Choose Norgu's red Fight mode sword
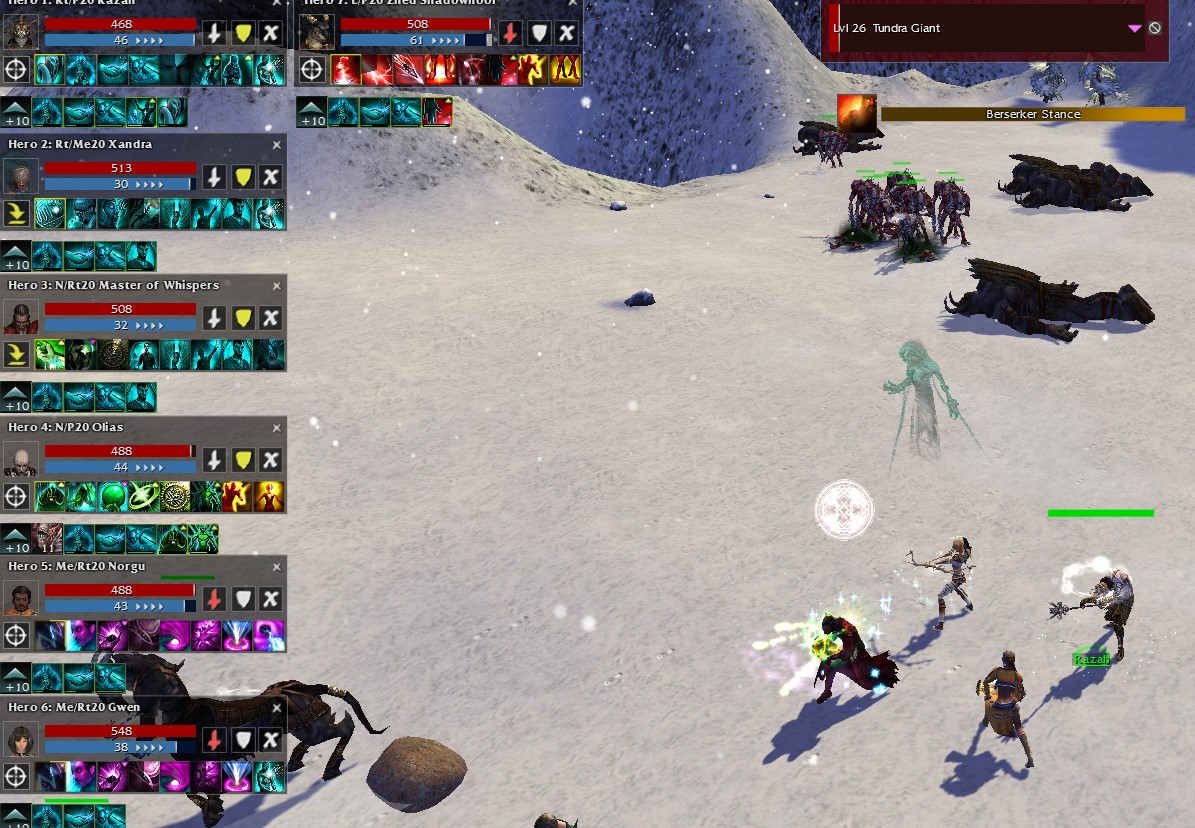 (x=213, y=599)
